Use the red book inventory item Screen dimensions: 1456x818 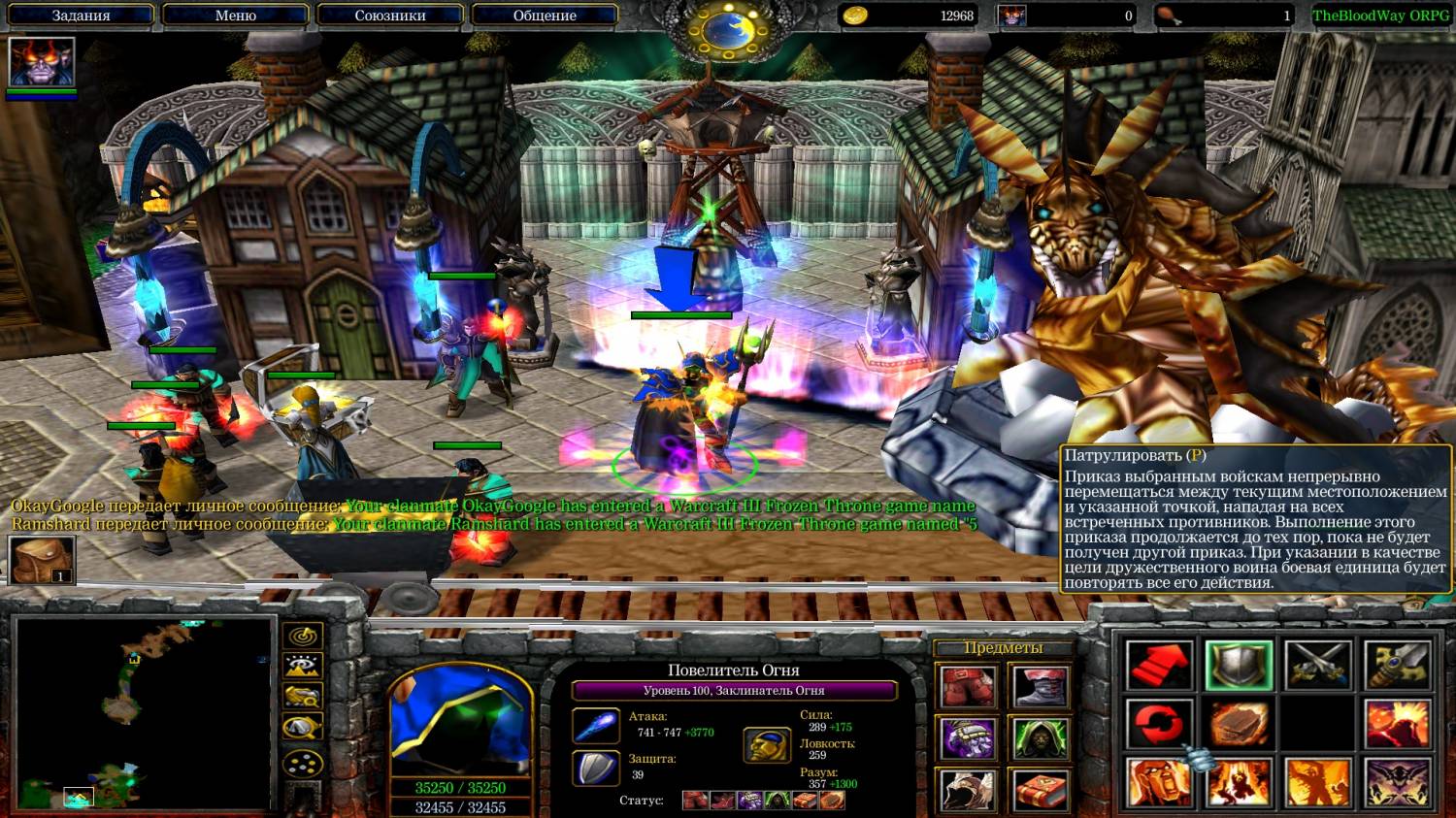pyautogui.click(x=1041, y=790)
